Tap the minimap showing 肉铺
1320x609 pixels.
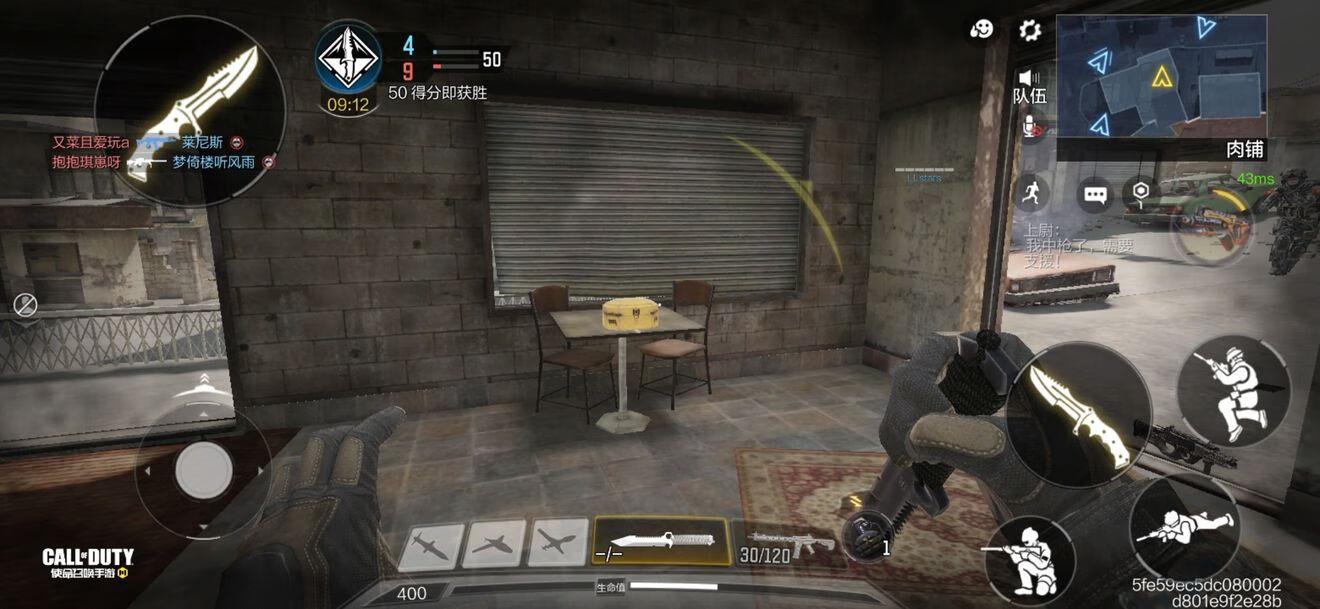point(1161,76)
